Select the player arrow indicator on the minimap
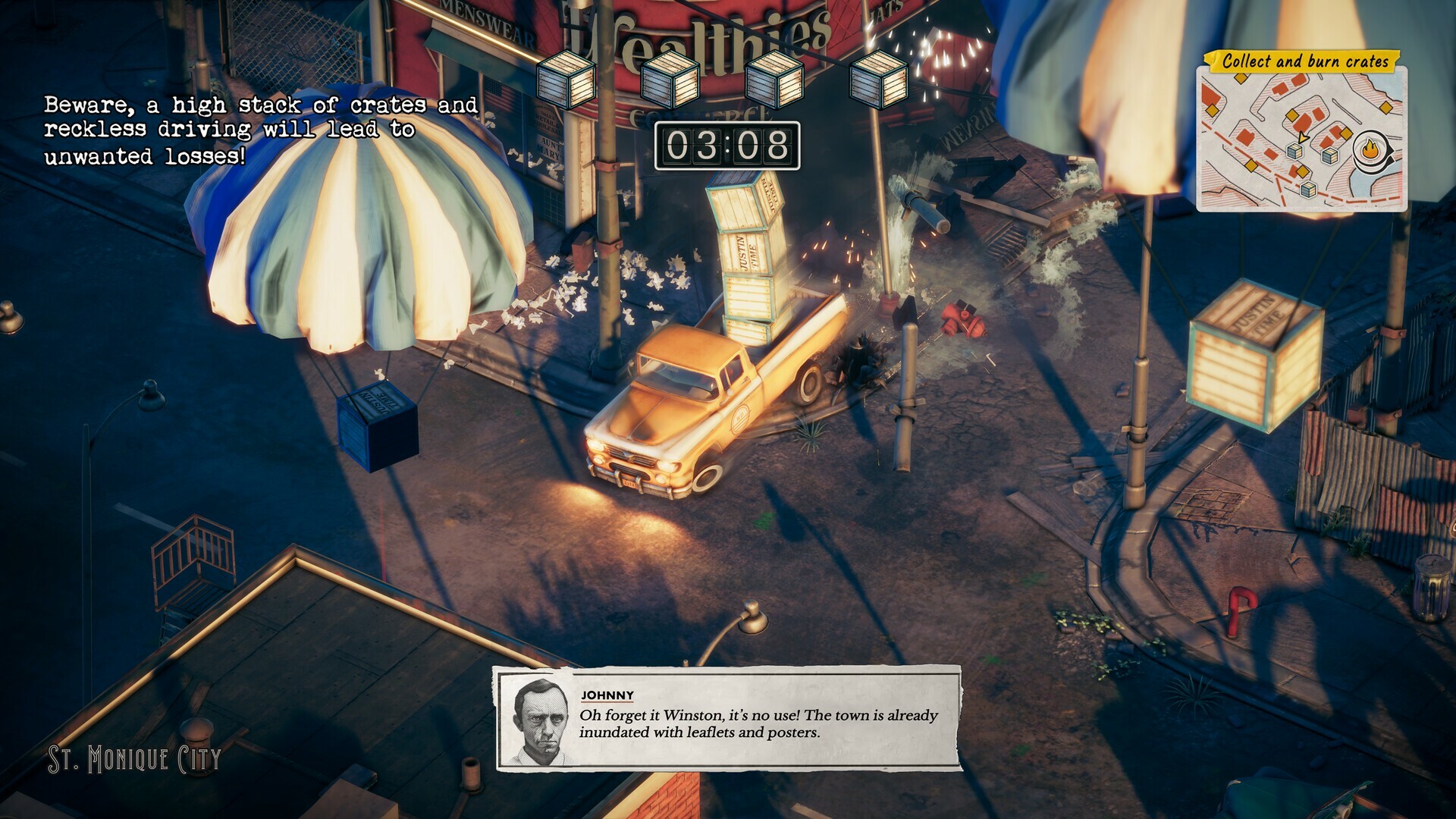The image size is (1456, 819). (x=1303, y=138)
